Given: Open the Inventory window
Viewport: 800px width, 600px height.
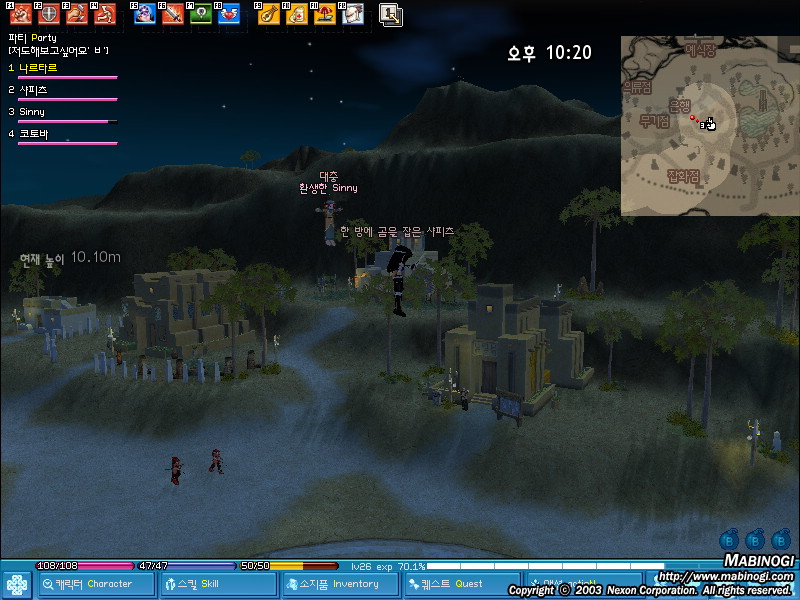Looking at the screenshot, I should 339,584.
